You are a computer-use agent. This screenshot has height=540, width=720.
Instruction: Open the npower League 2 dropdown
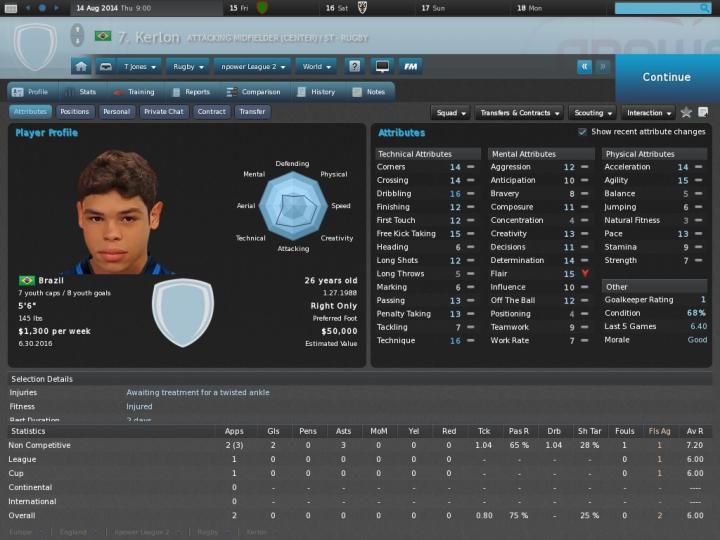[x=252, y=67]
